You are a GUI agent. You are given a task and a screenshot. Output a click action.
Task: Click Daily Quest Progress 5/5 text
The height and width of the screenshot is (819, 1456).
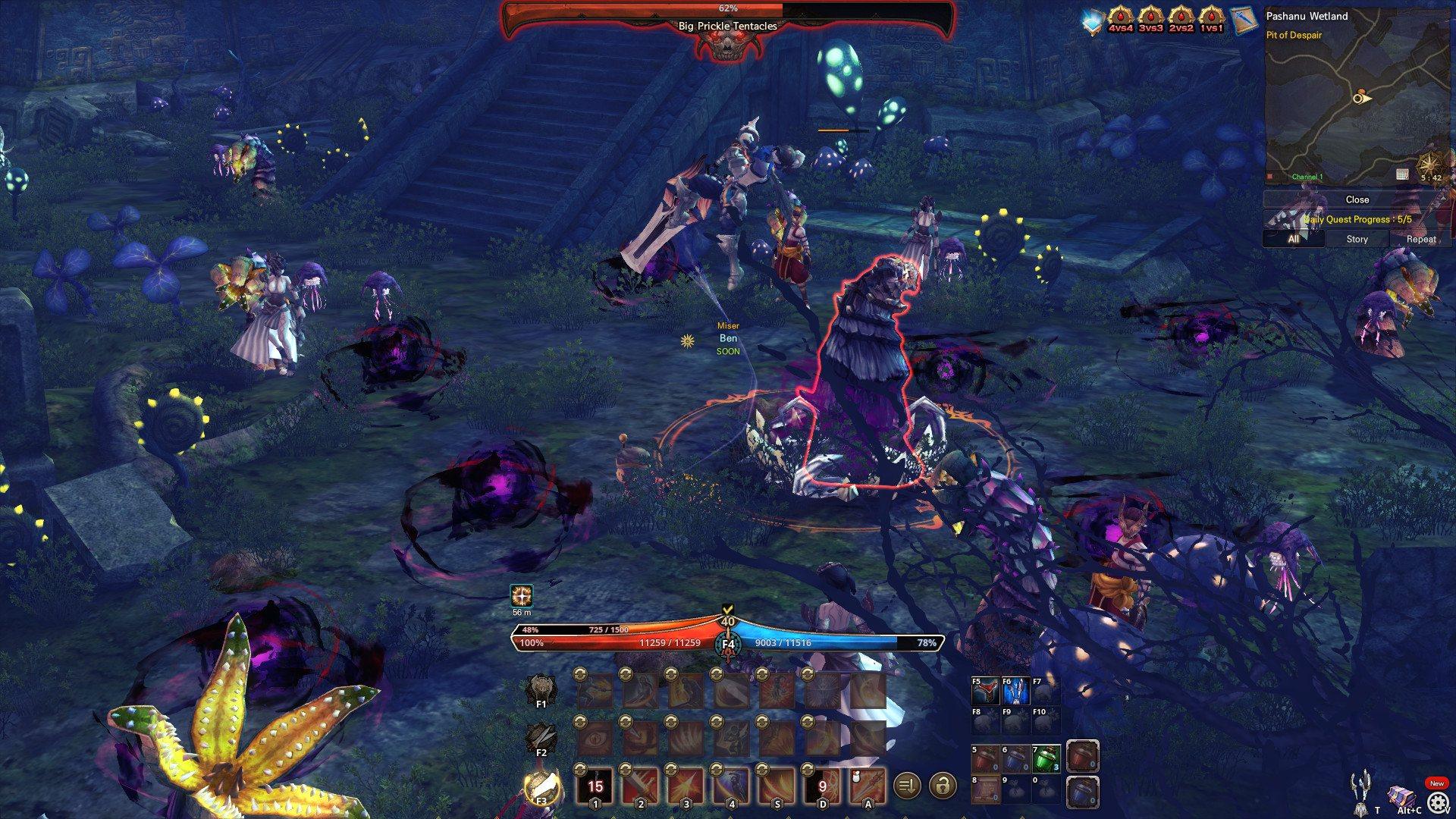click(1357, 219)
